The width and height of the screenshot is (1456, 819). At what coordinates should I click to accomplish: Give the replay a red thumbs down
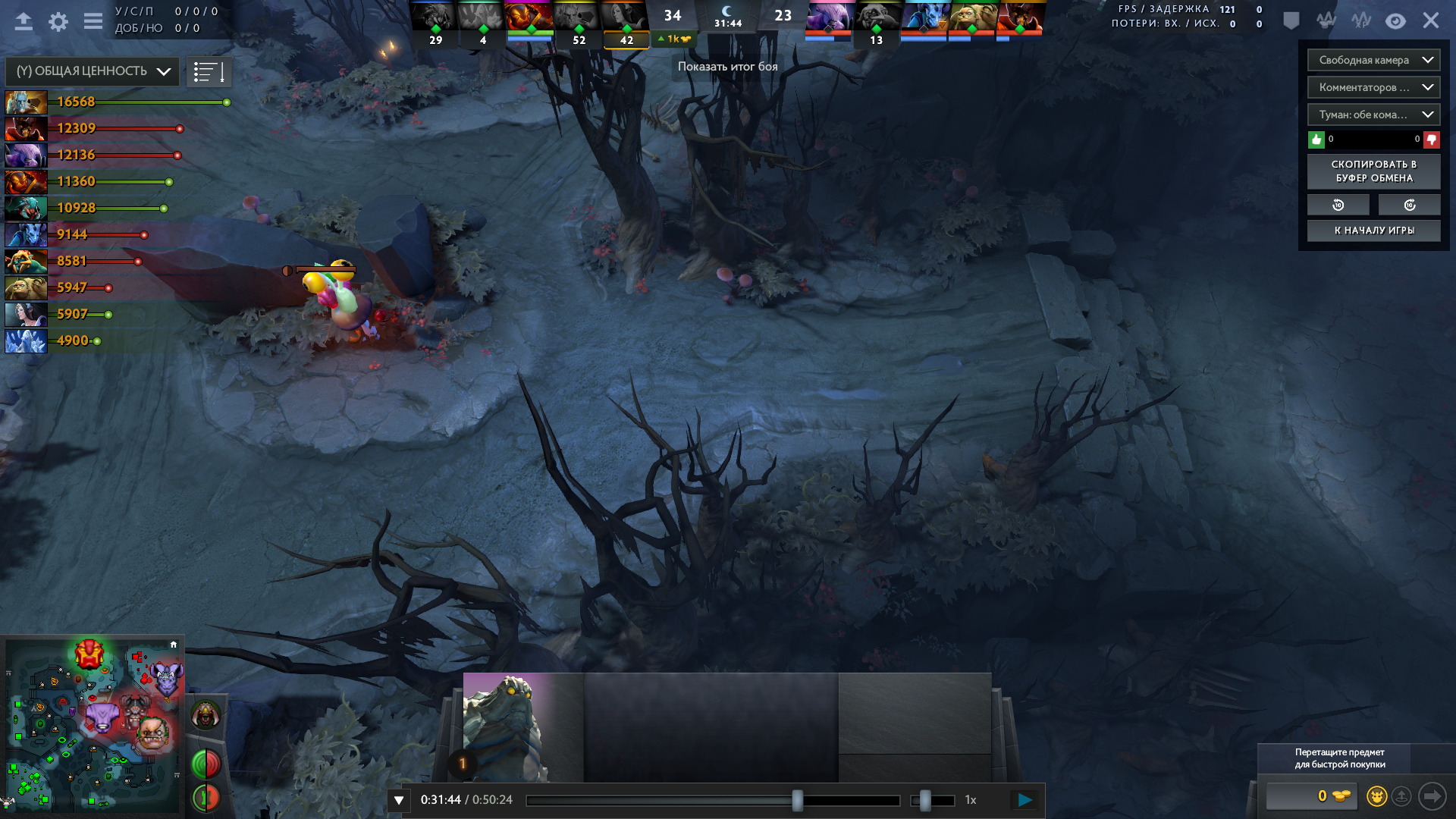1432,140
